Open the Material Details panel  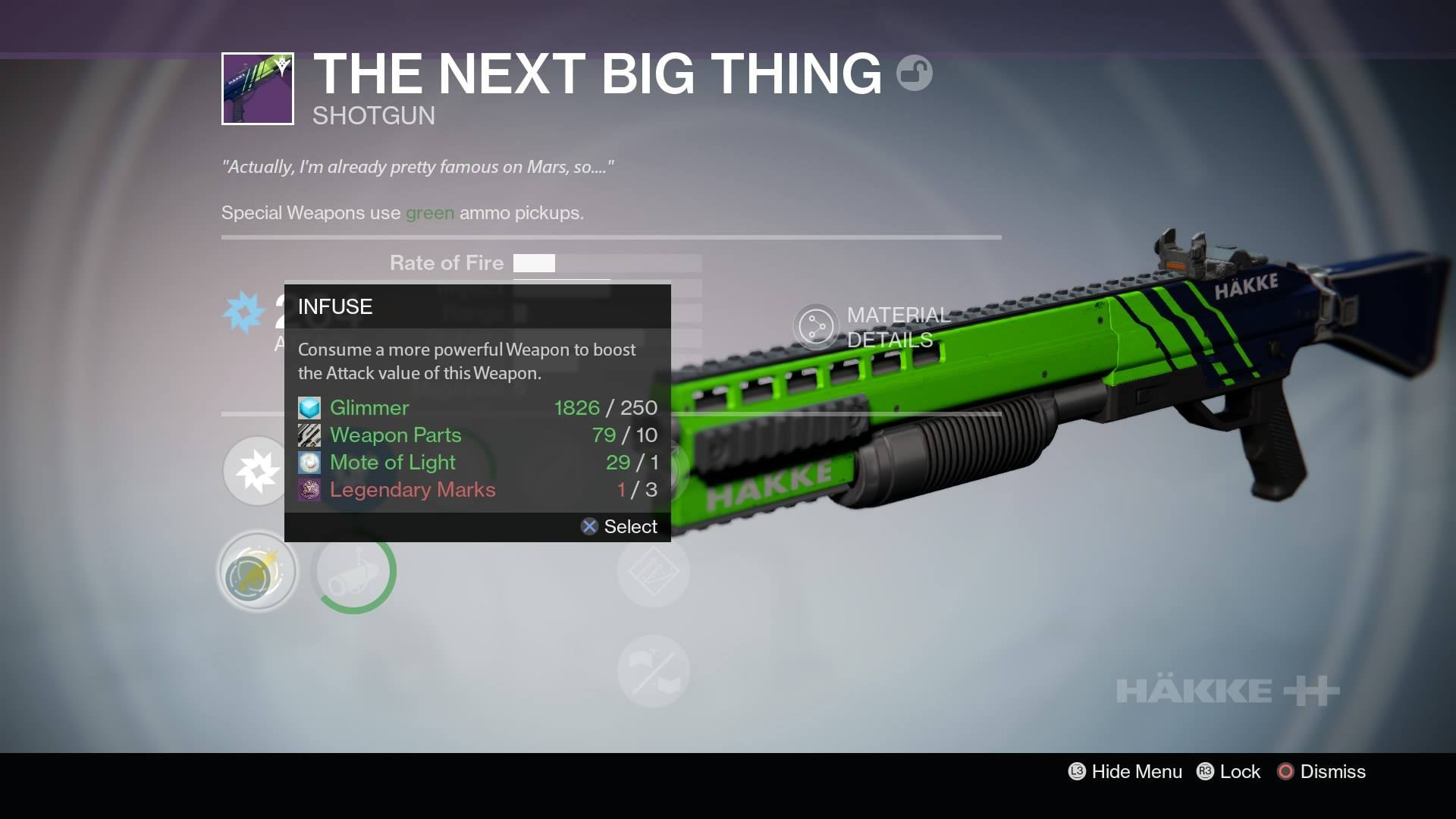pos(872,328)
